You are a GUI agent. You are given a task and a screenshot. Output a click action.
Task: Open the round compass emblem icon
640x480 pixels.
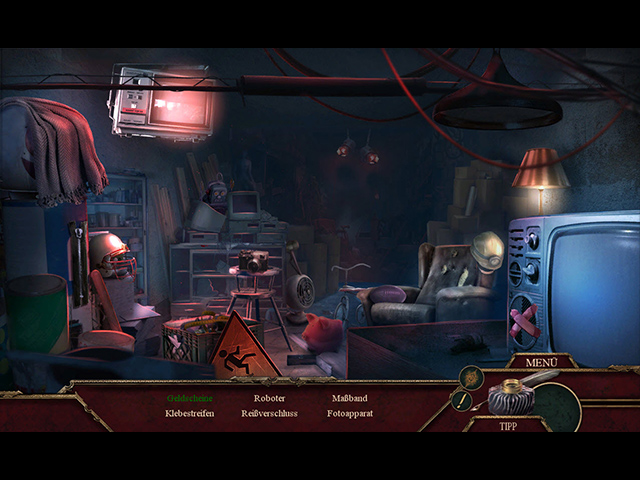pos(470,377)
